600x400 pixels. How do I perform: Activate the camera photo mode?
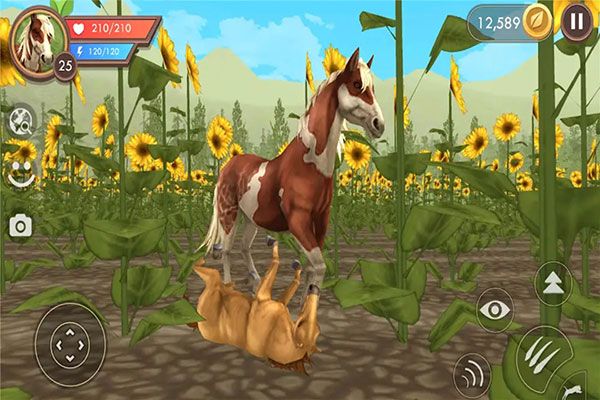(x=20, y=226)
